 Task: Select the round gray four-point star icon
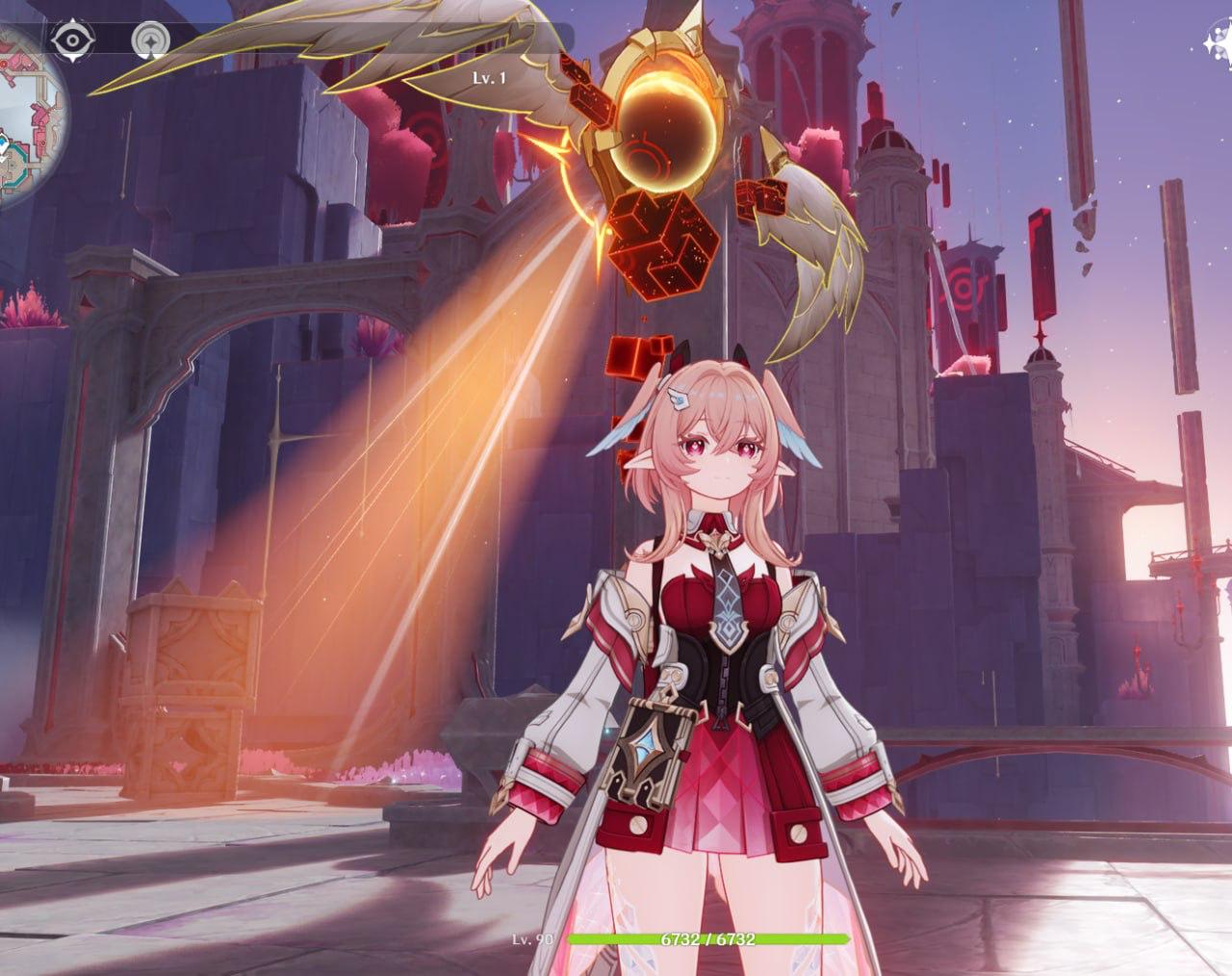point(149,40)
